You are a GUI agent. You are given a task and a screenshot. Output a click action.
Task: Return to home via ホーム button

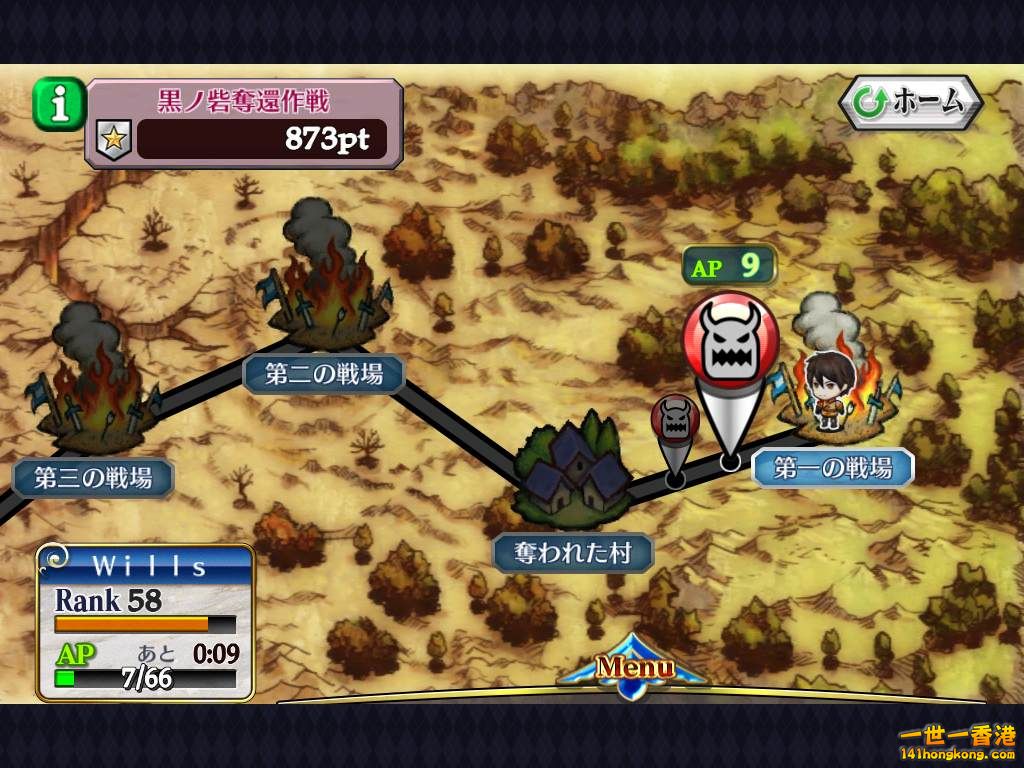pyautogui.click(x=910, y=102)
